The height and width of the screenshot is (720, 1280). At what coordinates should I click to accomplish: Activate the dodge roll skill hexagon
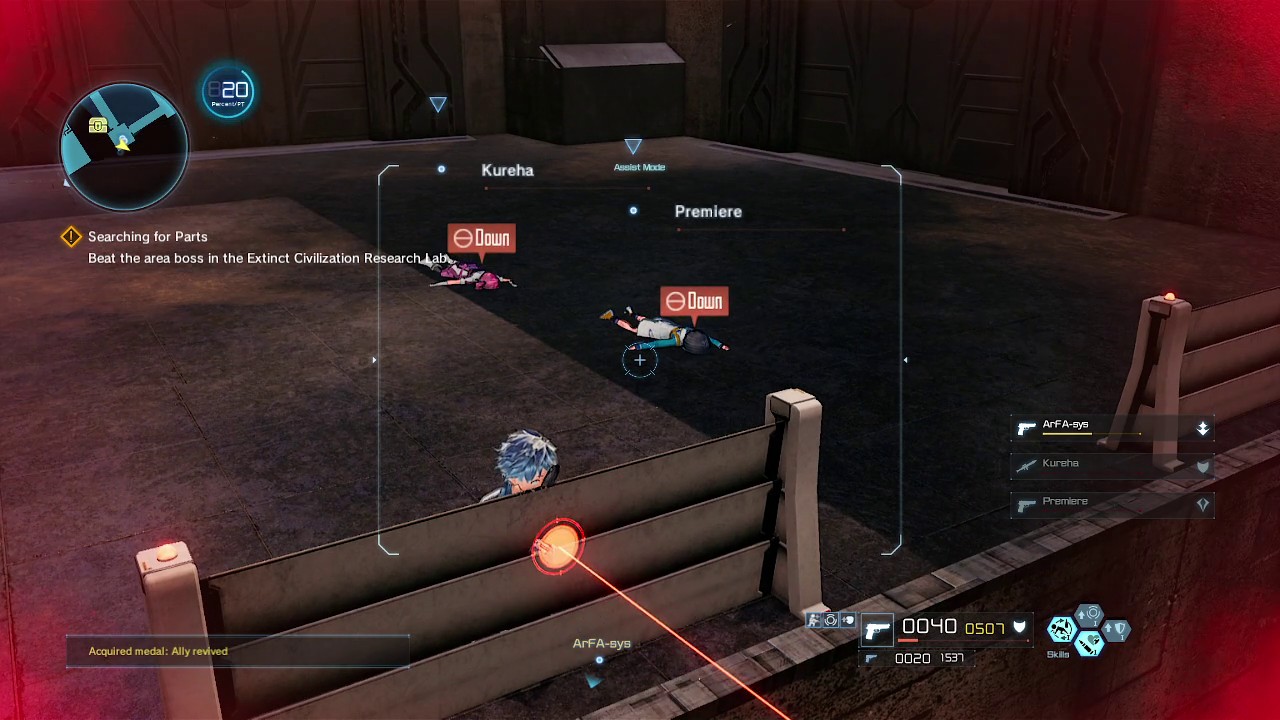(x=1060, y=629)
